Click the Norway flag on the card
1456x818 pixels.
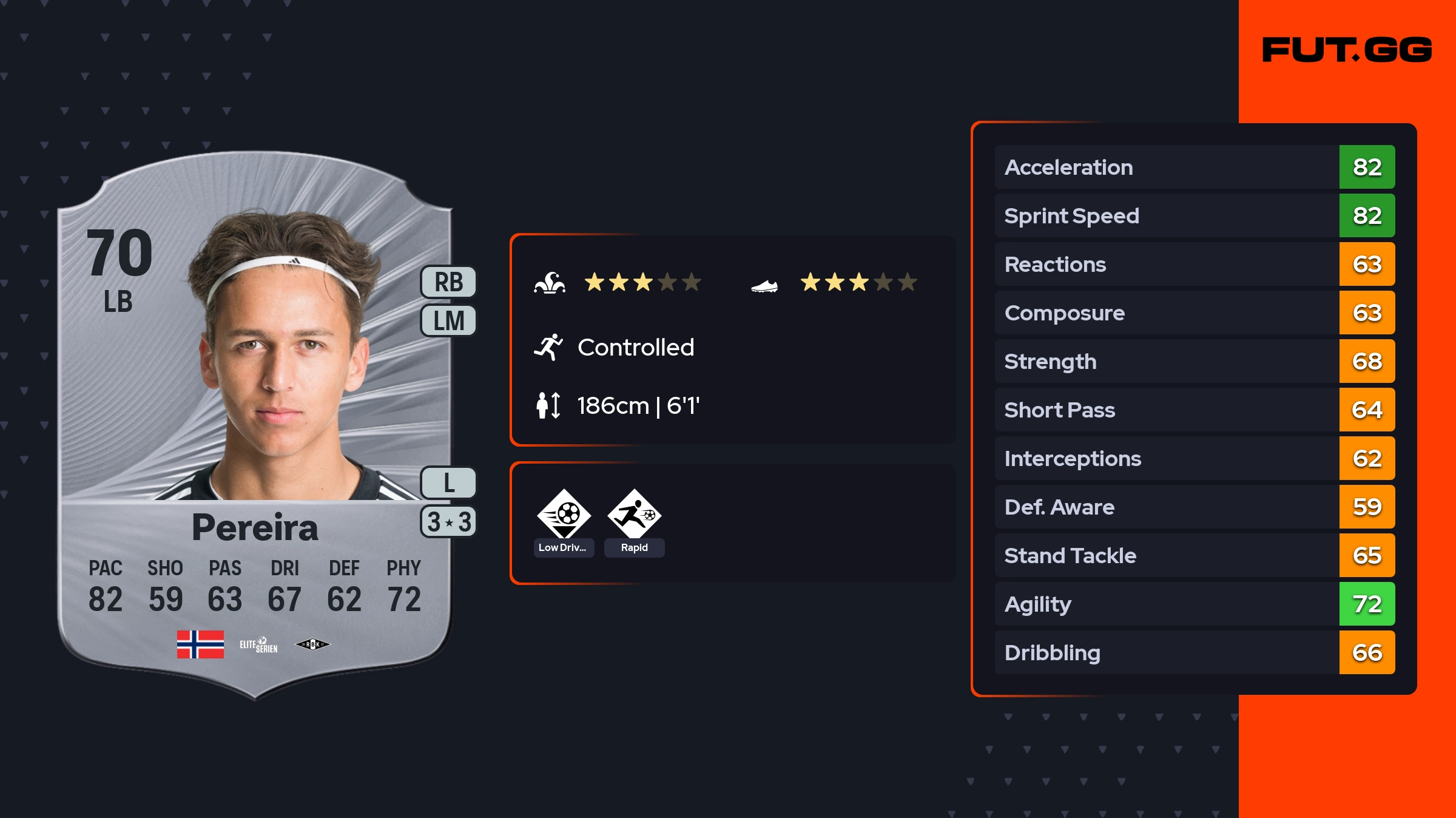pos(200,644)
